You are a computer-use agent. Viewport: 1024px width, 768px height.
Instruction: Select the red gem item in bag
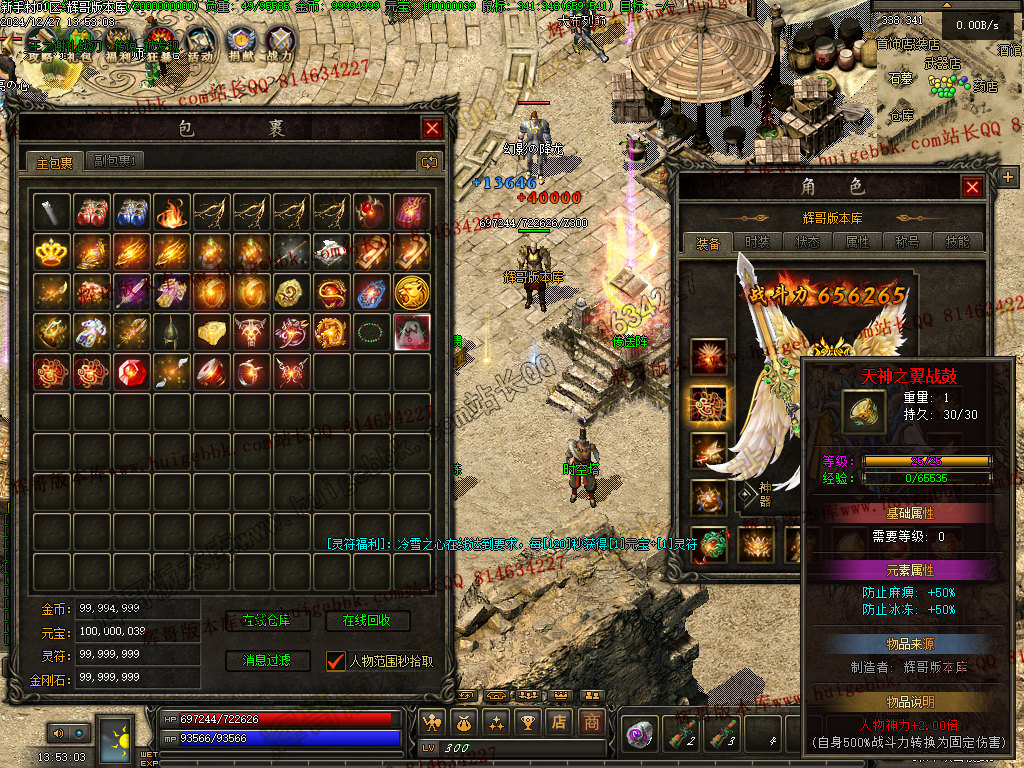click(x=131, y=371)
